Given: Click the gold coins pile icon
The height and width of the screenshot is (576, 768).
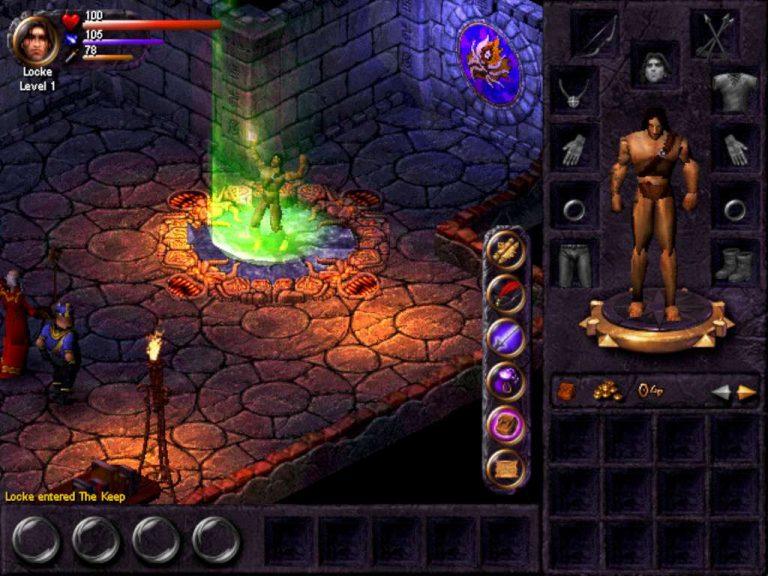Looking at the screenshot, I should [607, 391].
